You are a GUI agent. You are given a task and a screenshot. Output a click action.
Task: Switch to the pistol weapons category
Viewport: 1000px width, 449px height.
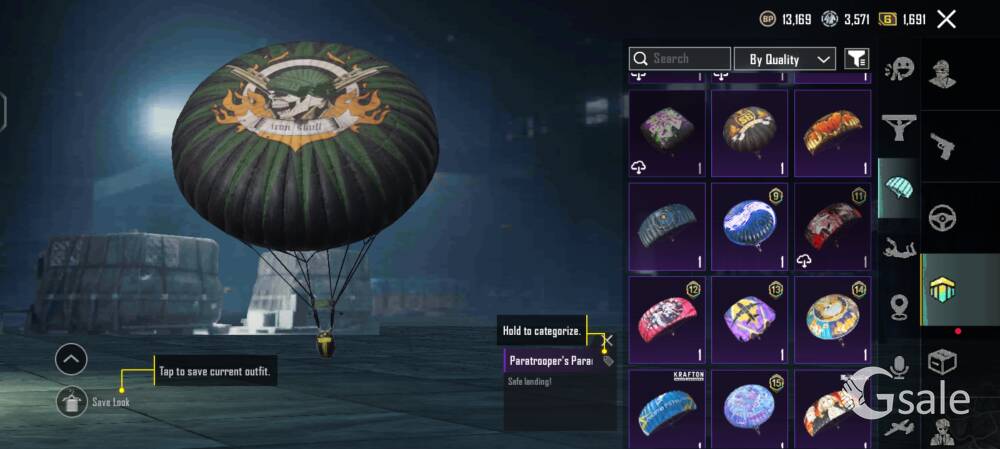(x=942, y=146)
